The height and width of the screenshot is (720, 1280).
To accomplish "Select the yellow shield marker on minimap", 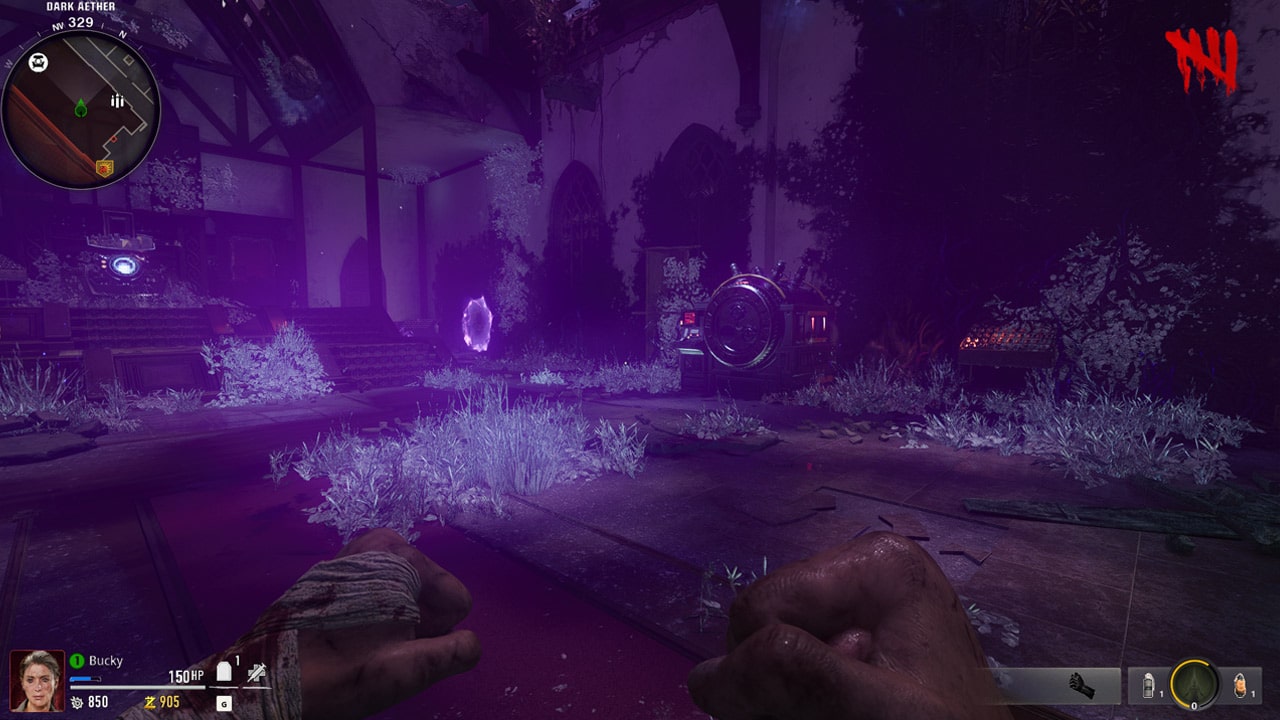I will (104, 168).
